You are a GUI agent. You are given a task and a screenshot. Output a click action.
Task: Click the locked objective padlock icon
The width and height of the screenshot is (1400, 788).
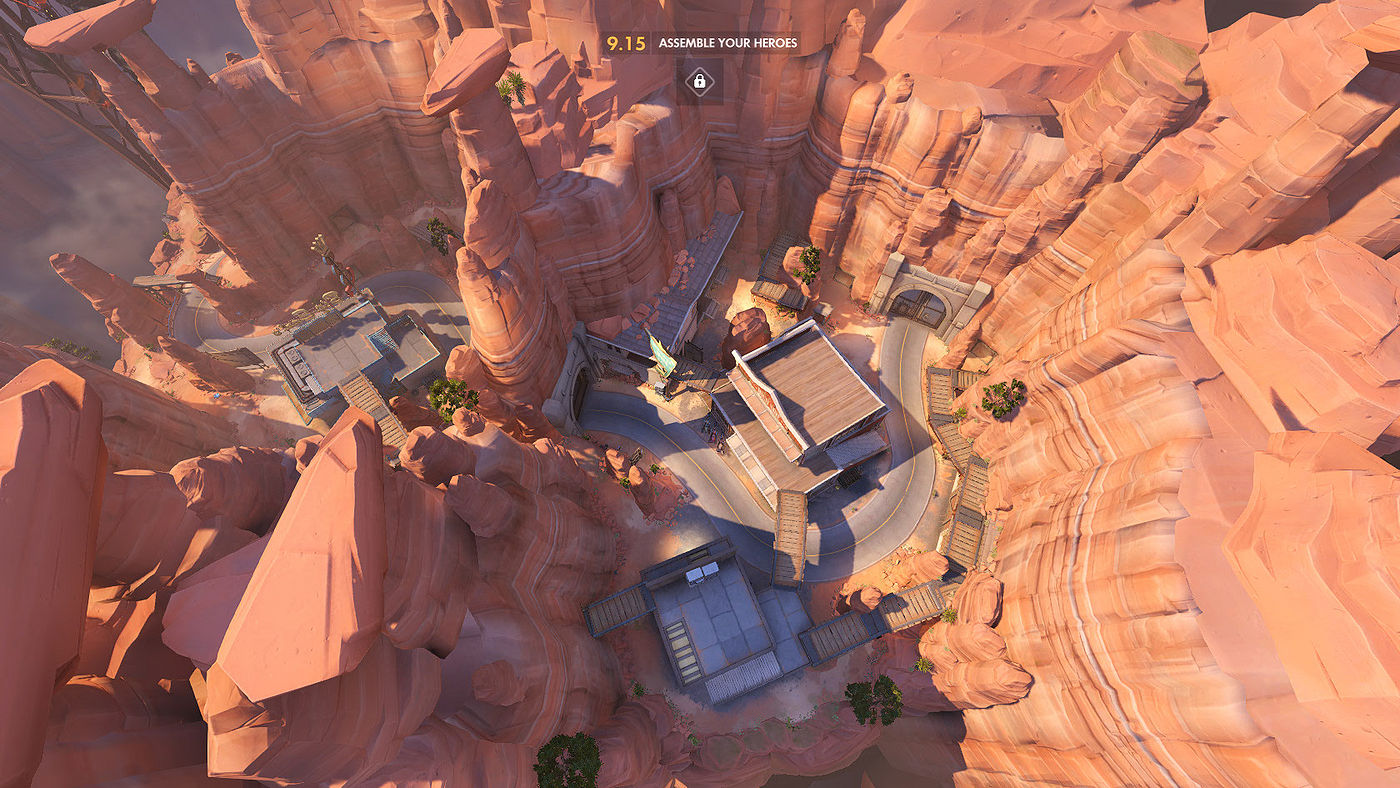(699, 80)
